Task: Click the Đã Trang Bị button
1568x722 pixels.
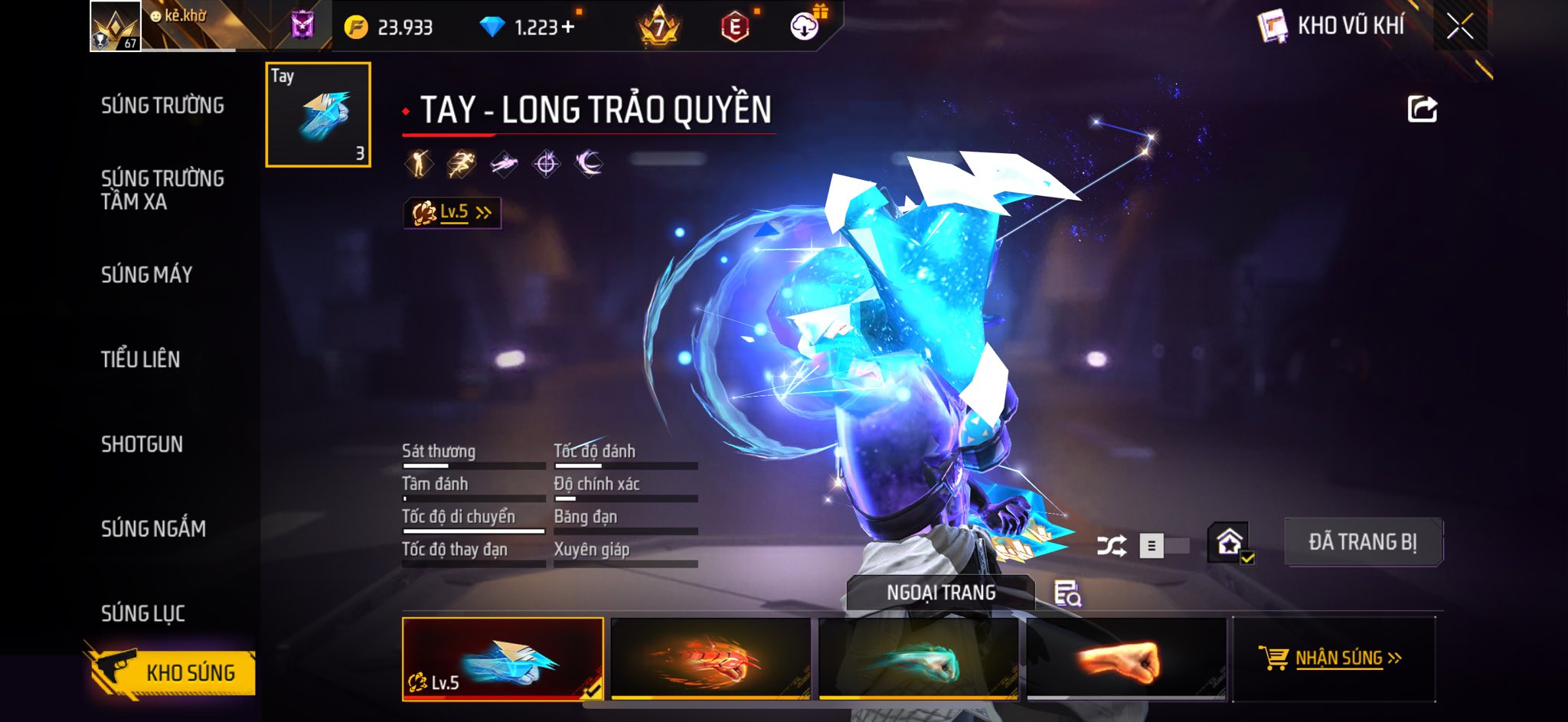Action: coord(1363,542)
